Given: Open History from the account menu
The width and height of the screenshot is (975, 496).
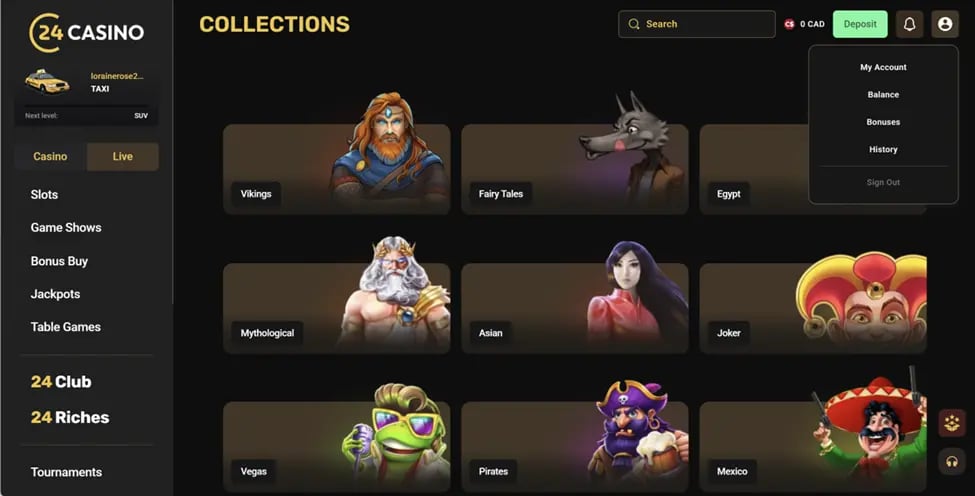Looking at the screenshot, I should click(x=883, y=150).
